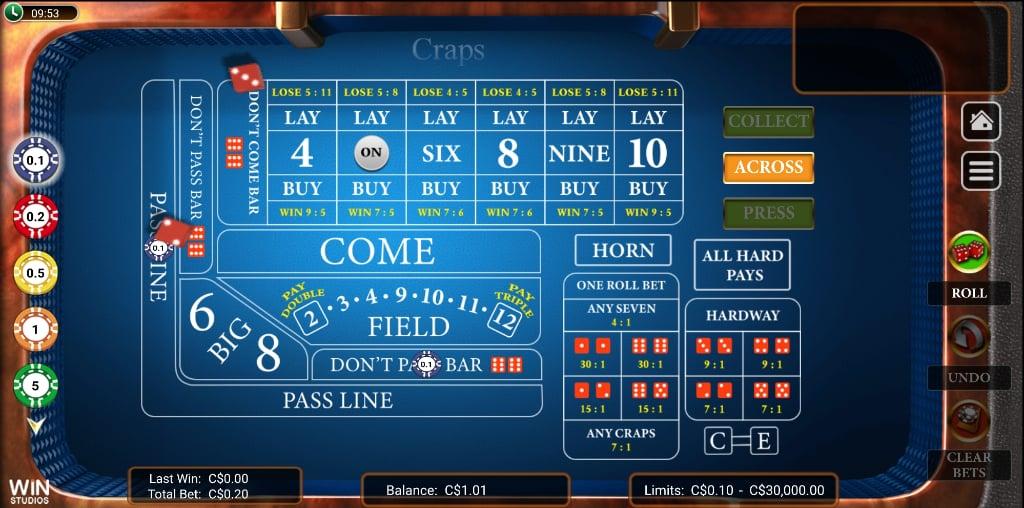Place an ANY CRAPS 7:1 bet

coord(621,439)
